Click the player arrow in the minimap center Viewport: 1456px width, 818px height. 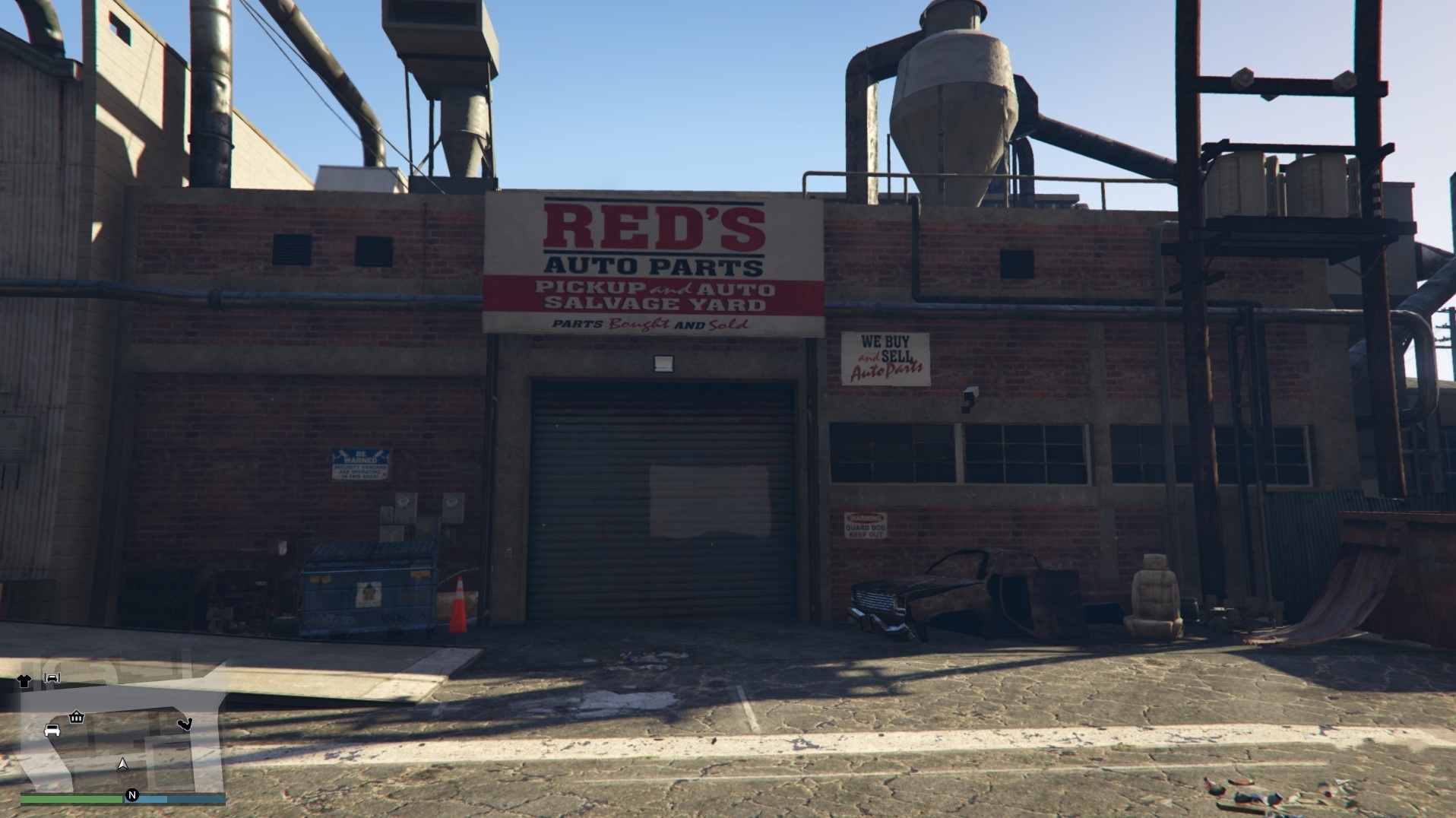pos(122,763)
